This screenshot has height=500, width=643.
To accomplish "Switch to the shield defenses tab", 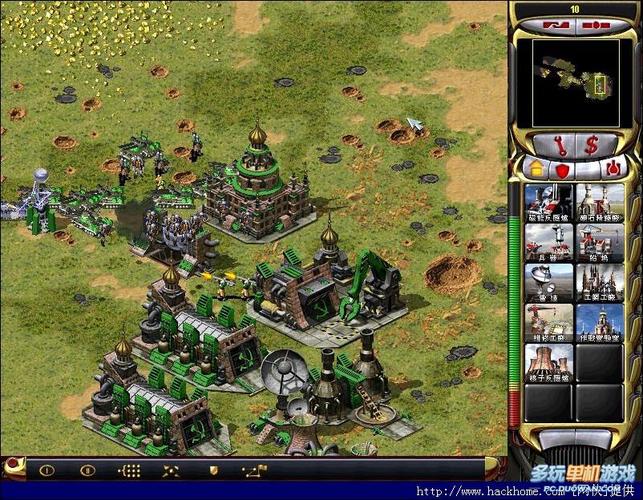I will [x=562, y=170].
